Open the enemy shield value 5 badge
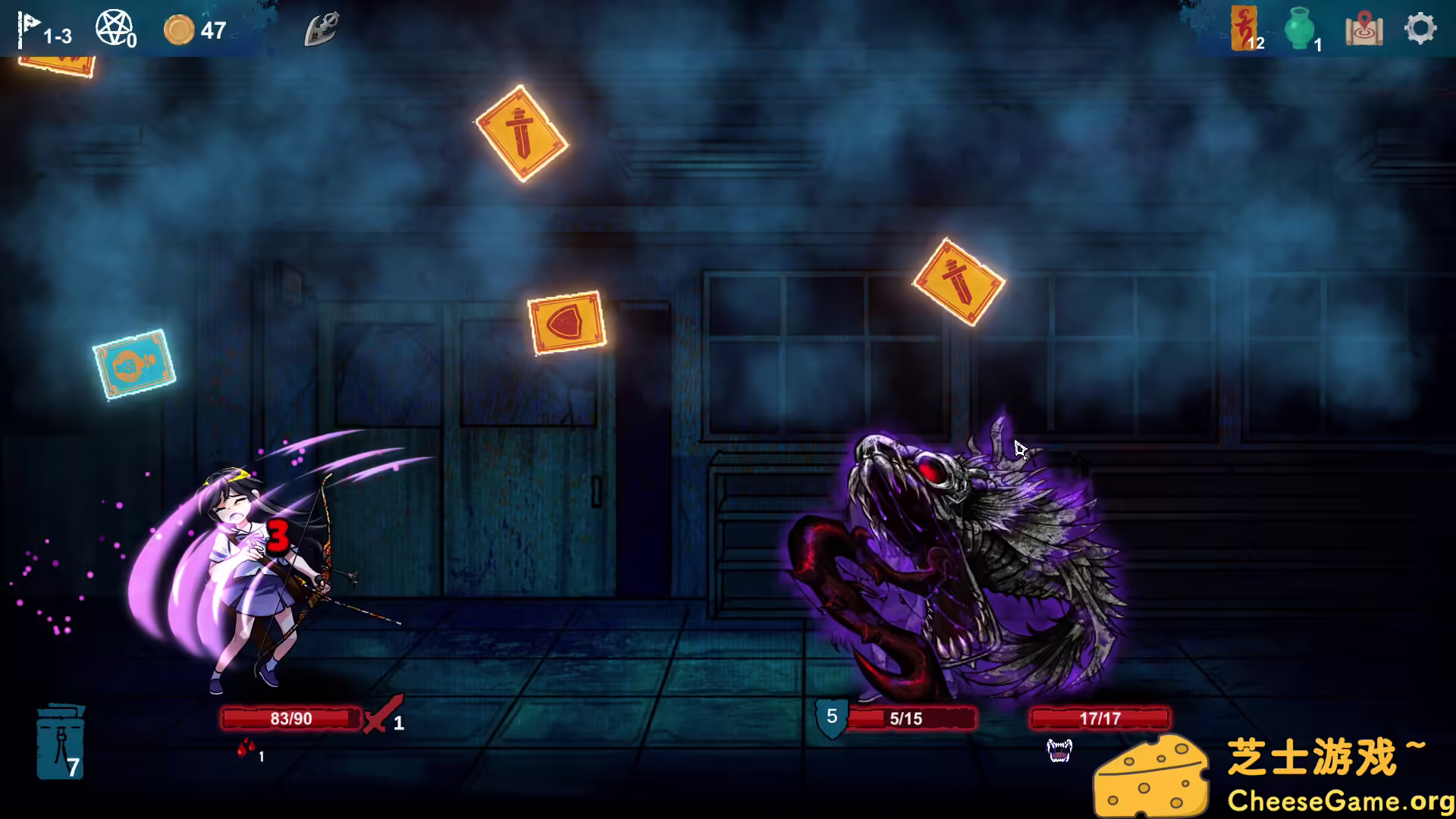The image size is (1456, 819). [831, 715]
